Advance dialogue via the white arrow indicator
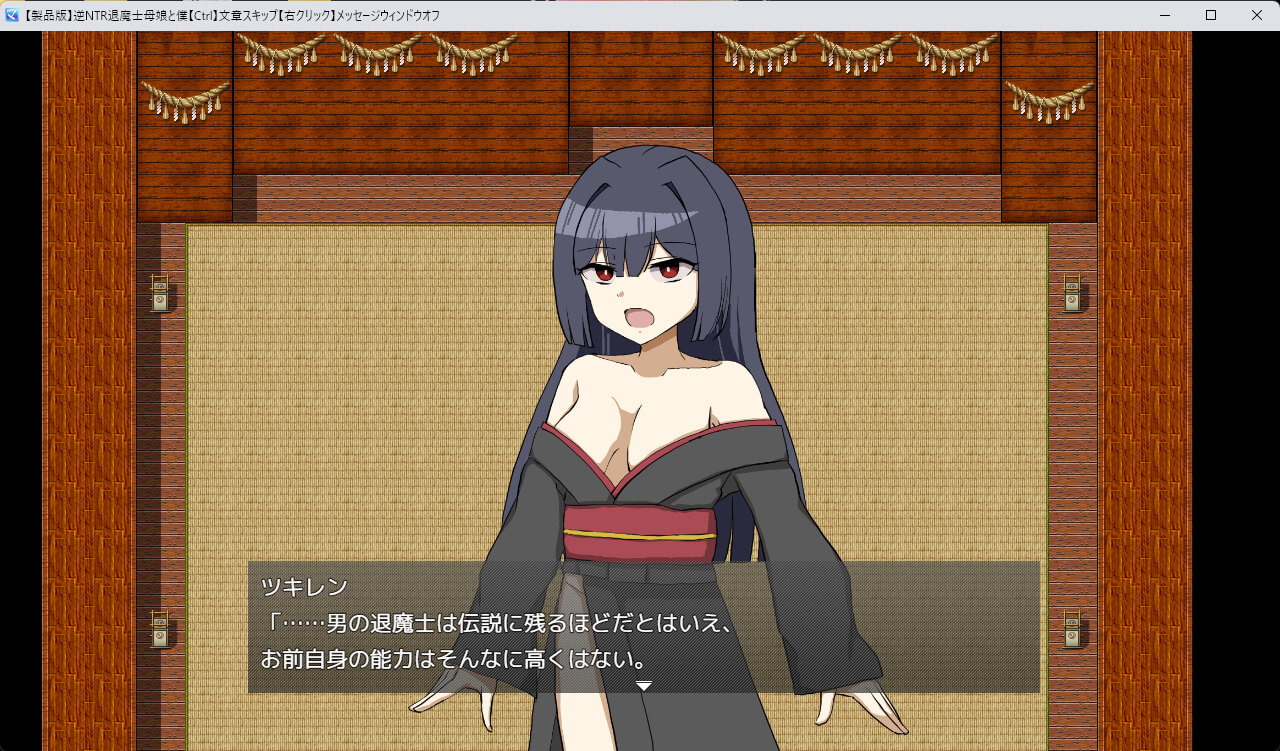Image resolution: width=1280 pixels, height=751 pixels. click(x=644, y=686)
